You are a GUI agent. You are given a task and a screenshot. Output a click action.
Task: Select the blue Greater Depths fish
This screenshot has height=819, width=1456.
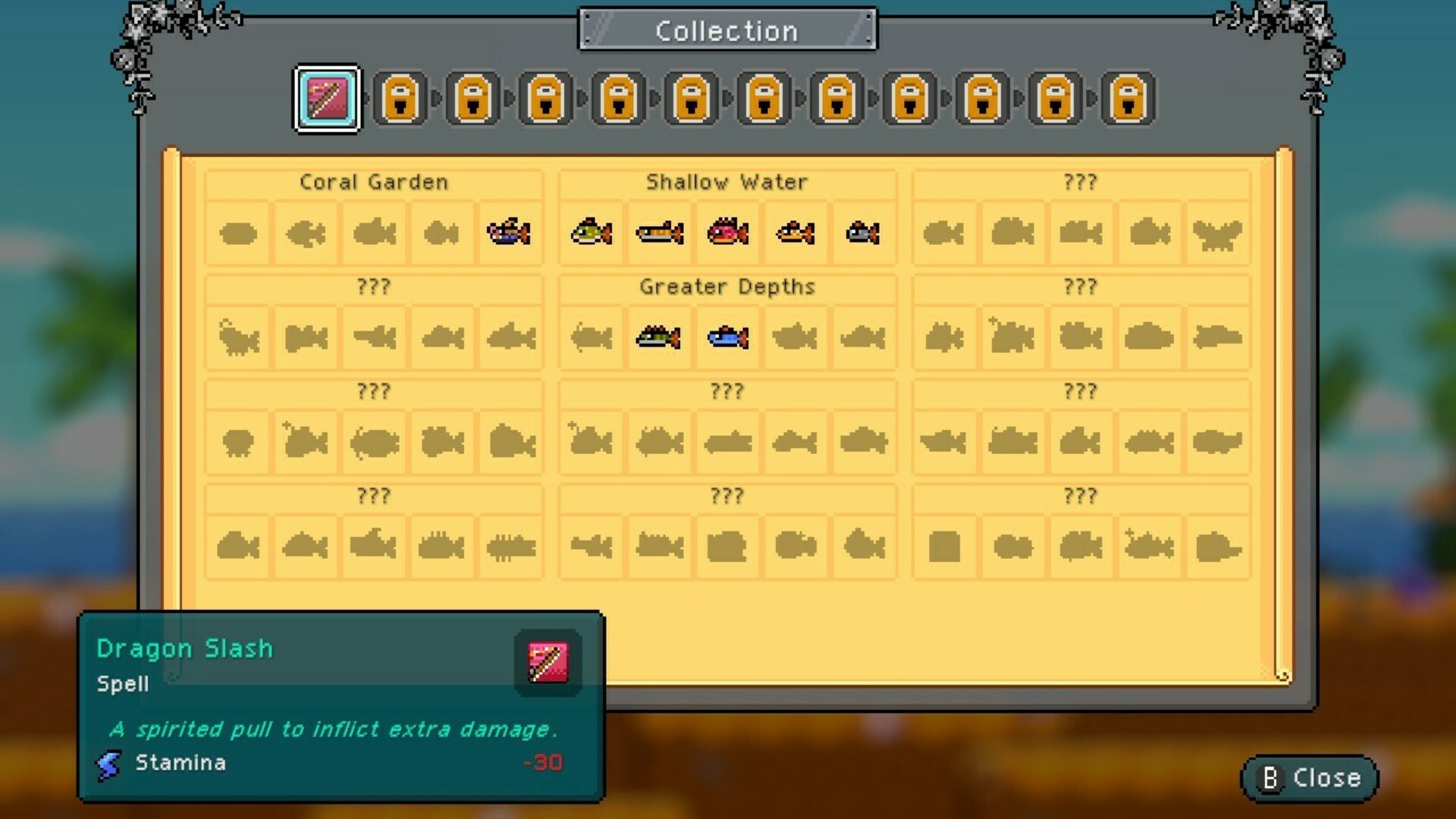[x=728, y=337]
